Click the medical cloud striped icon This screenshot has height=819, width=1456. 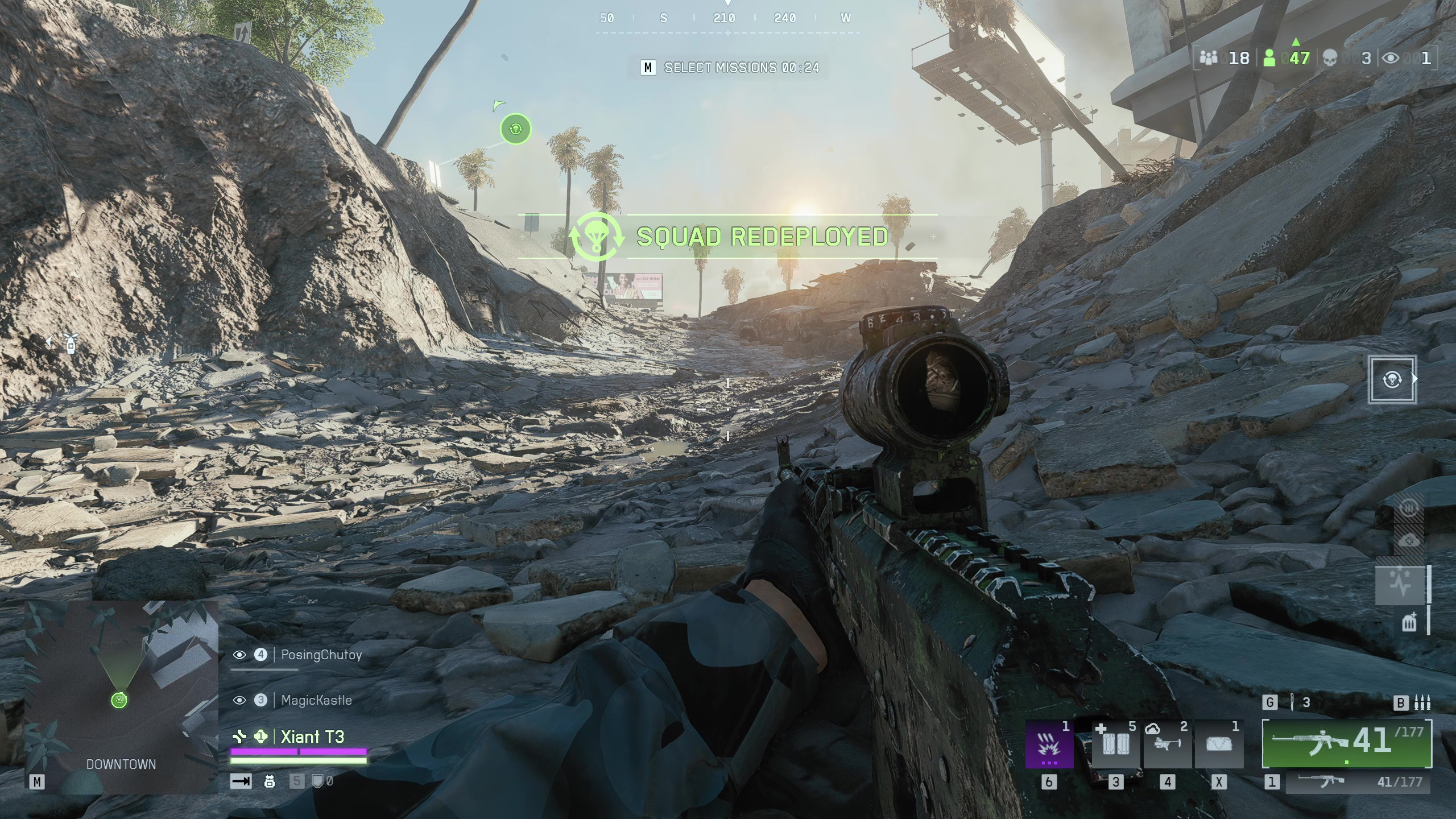coord(1409,540)
